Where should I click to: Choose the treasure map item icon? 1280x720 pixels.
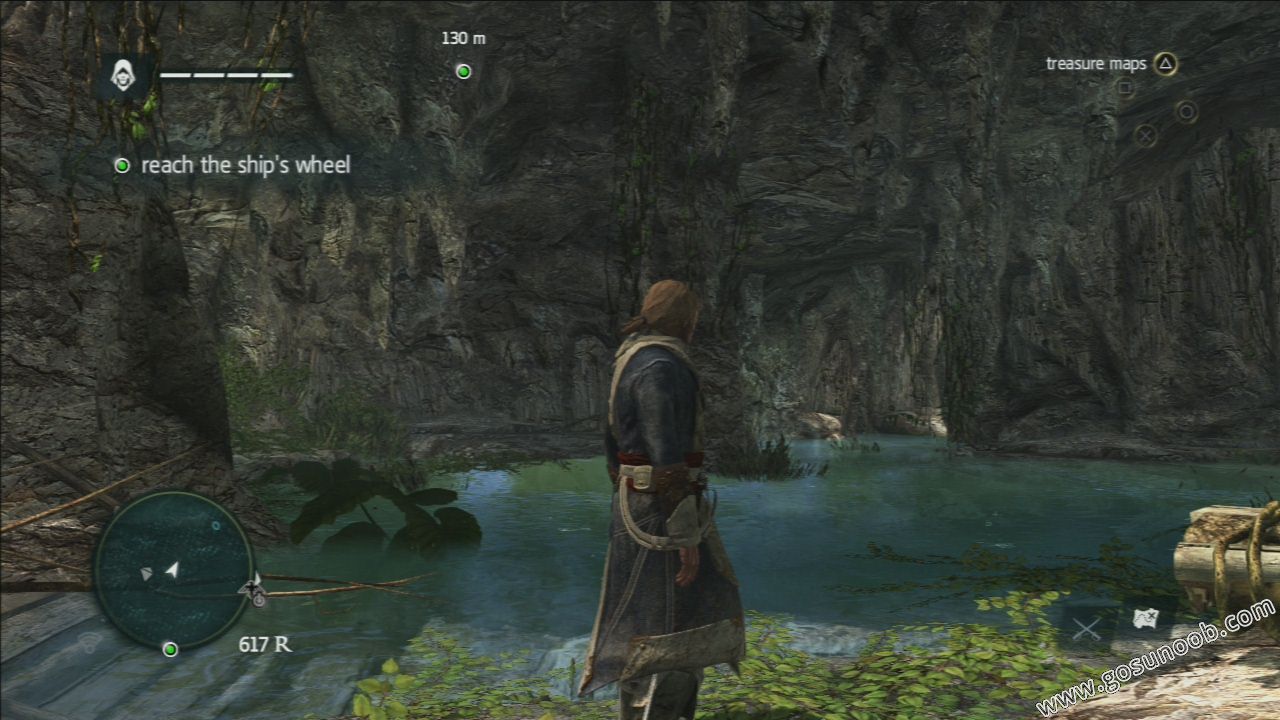pyautogui.click(x=1146, y=620)
